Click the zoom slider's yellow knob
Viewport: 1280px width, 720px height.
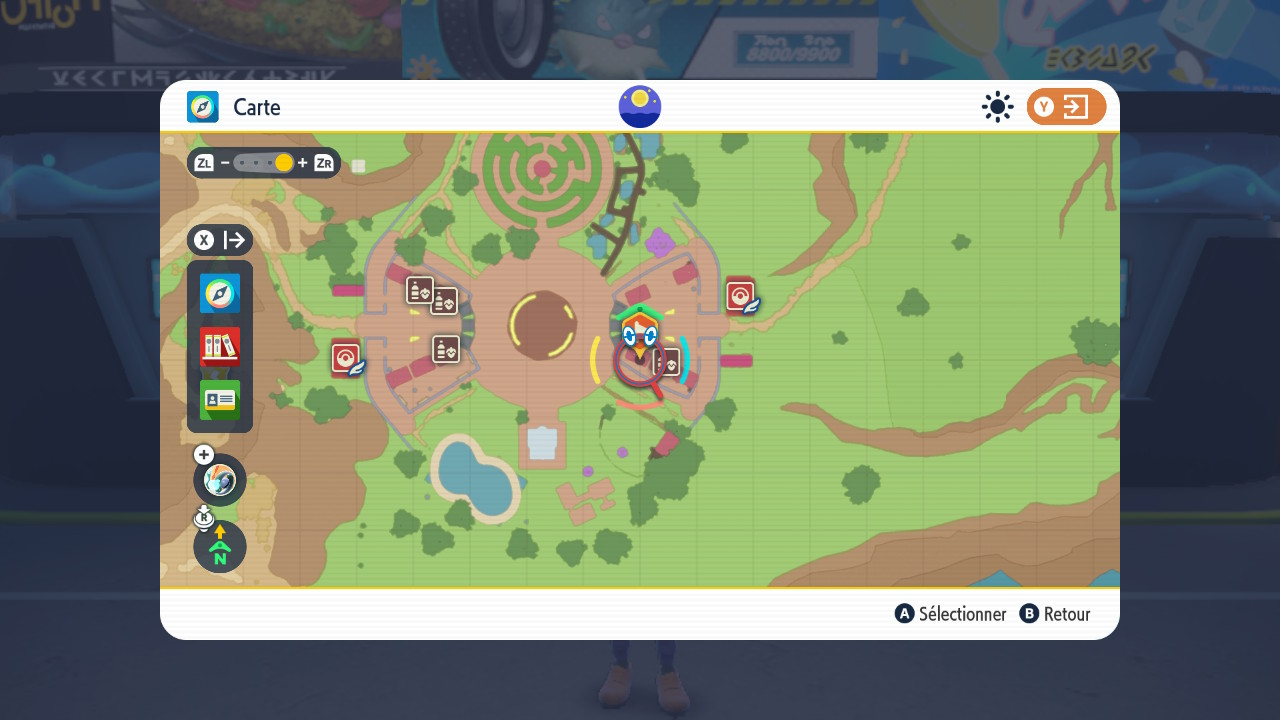pos(284,163)
